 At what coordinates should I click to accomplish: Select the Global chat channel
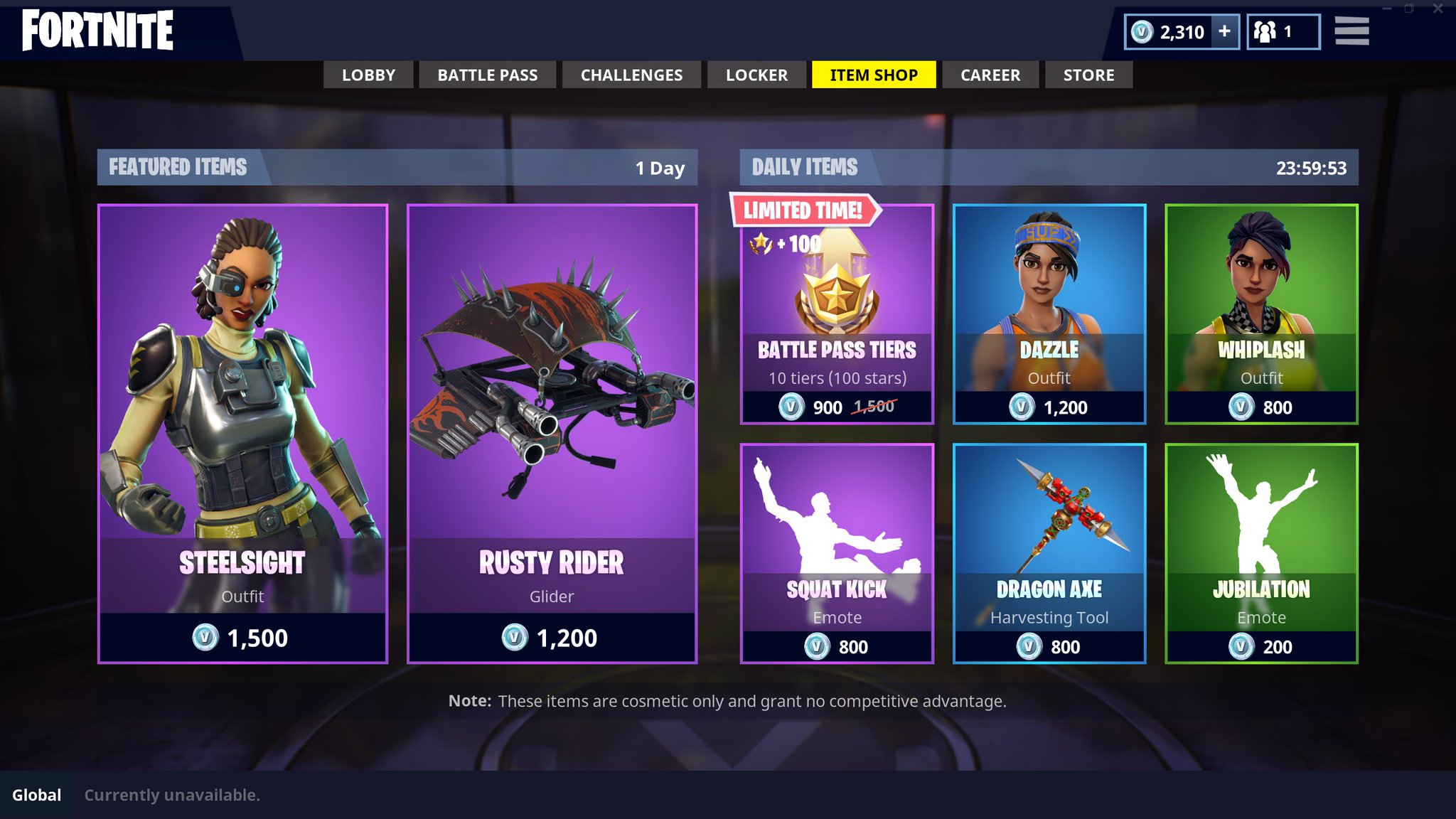(37, 796)
